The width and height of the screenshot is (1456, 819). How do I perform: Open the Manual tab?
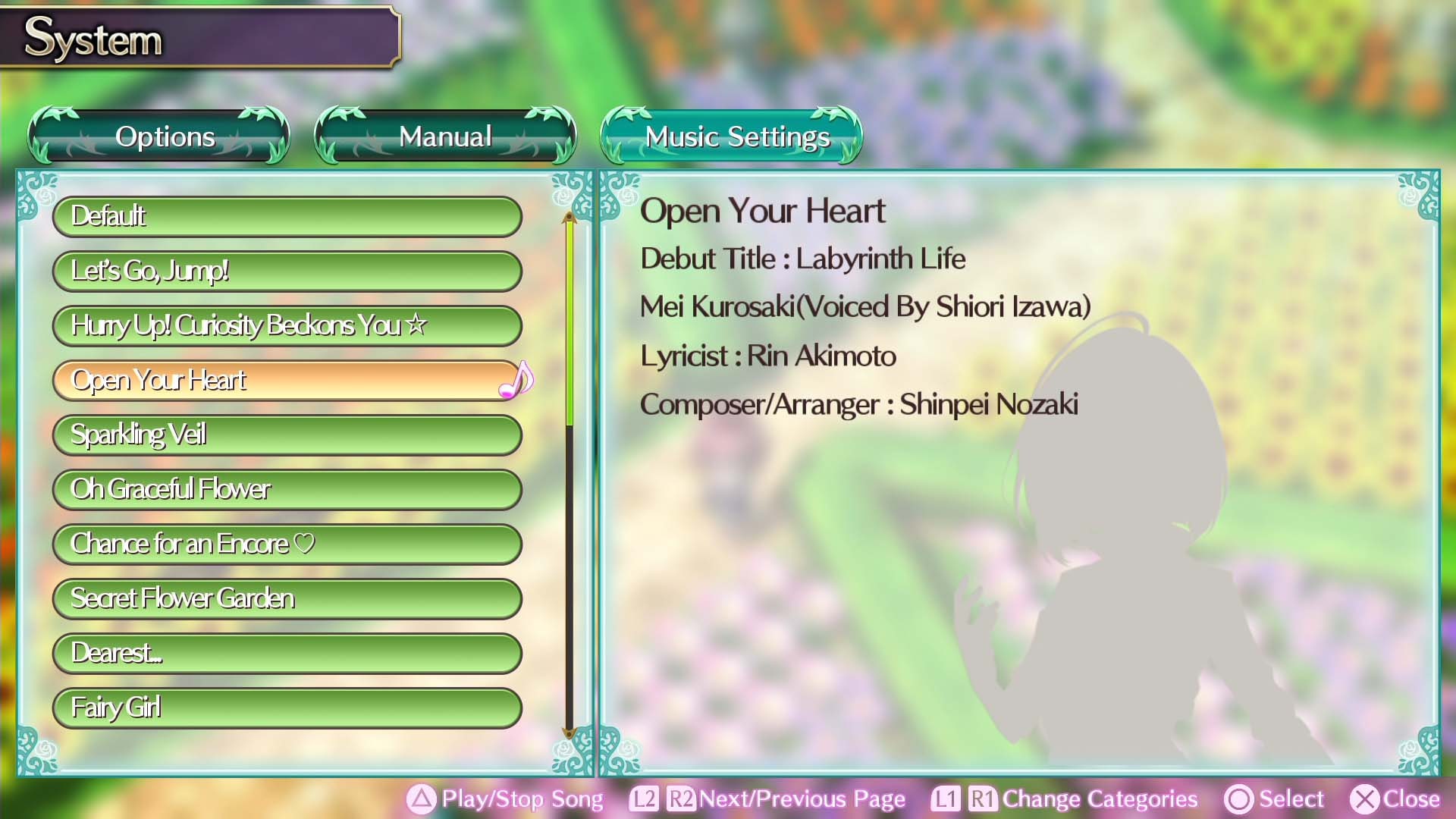[x=445, y=137]
